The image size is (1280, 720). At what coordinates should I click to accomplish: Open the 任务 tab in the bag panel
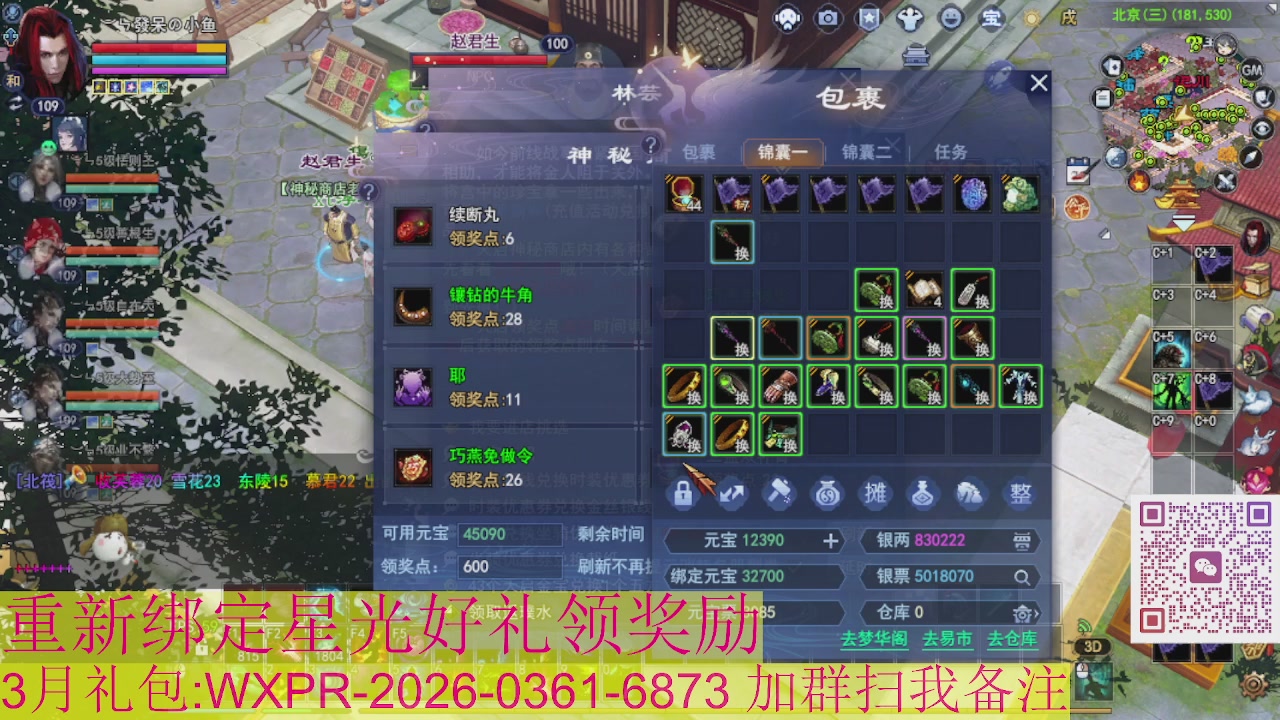point(952,152)
